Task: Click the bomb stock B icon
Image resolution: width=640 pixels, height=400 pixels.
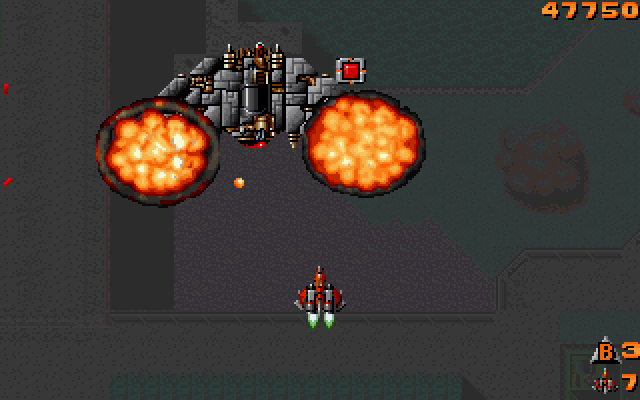Action: point(605,352)
